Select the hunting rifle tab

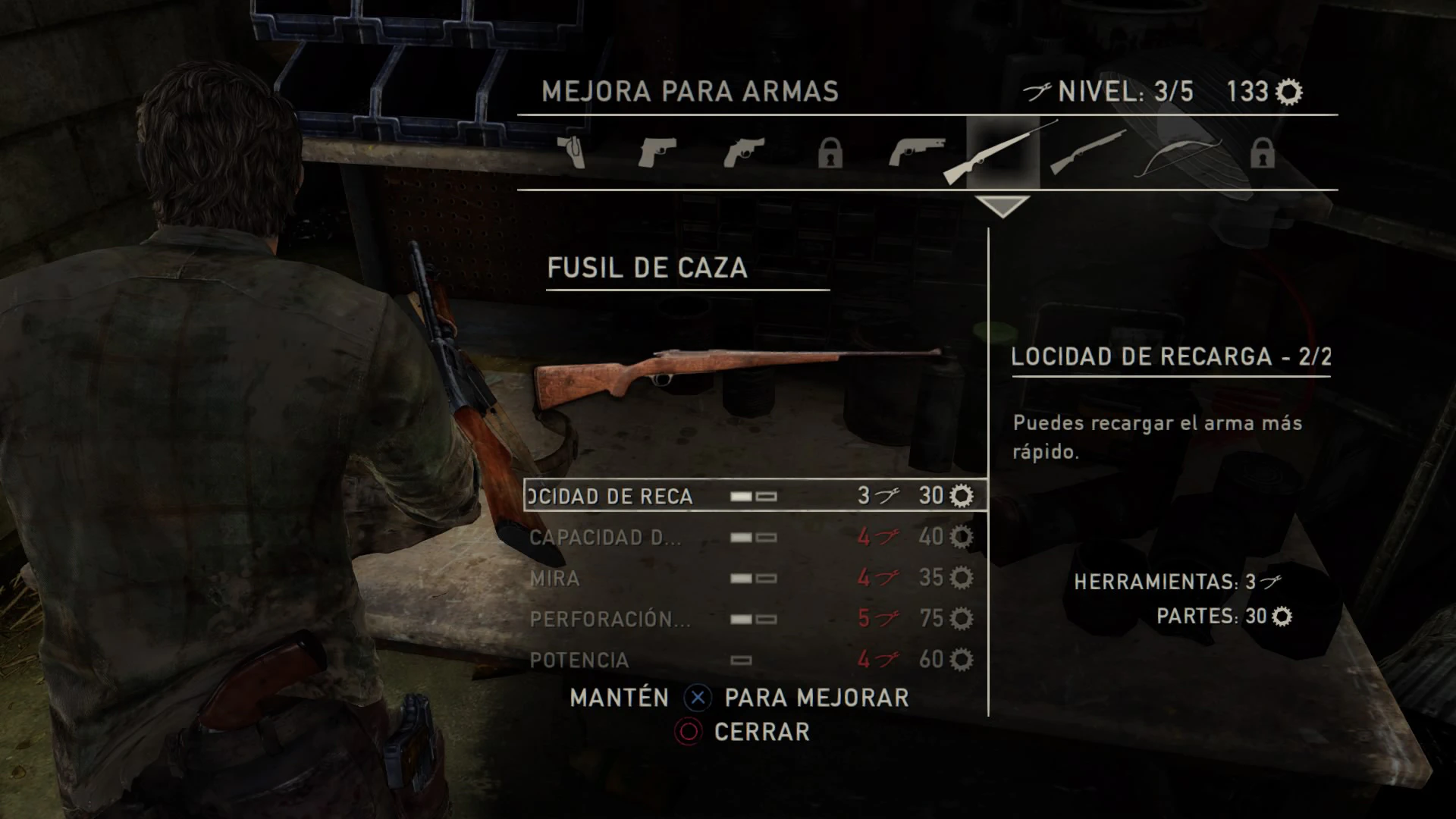tap(1001, 153)
